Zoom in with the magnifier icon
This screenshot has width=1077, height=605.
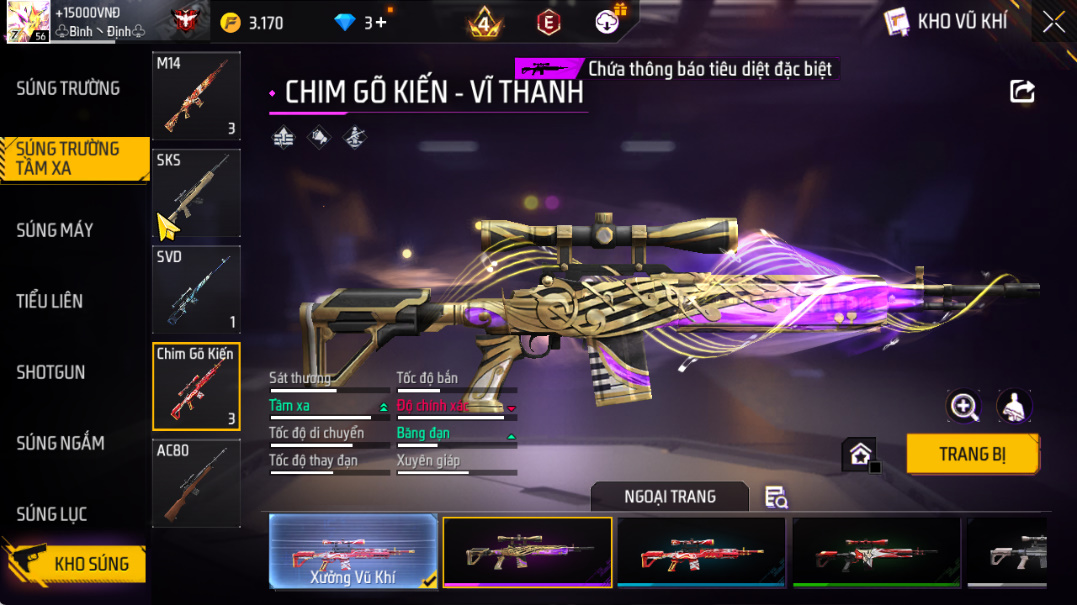tap(964, 405)
